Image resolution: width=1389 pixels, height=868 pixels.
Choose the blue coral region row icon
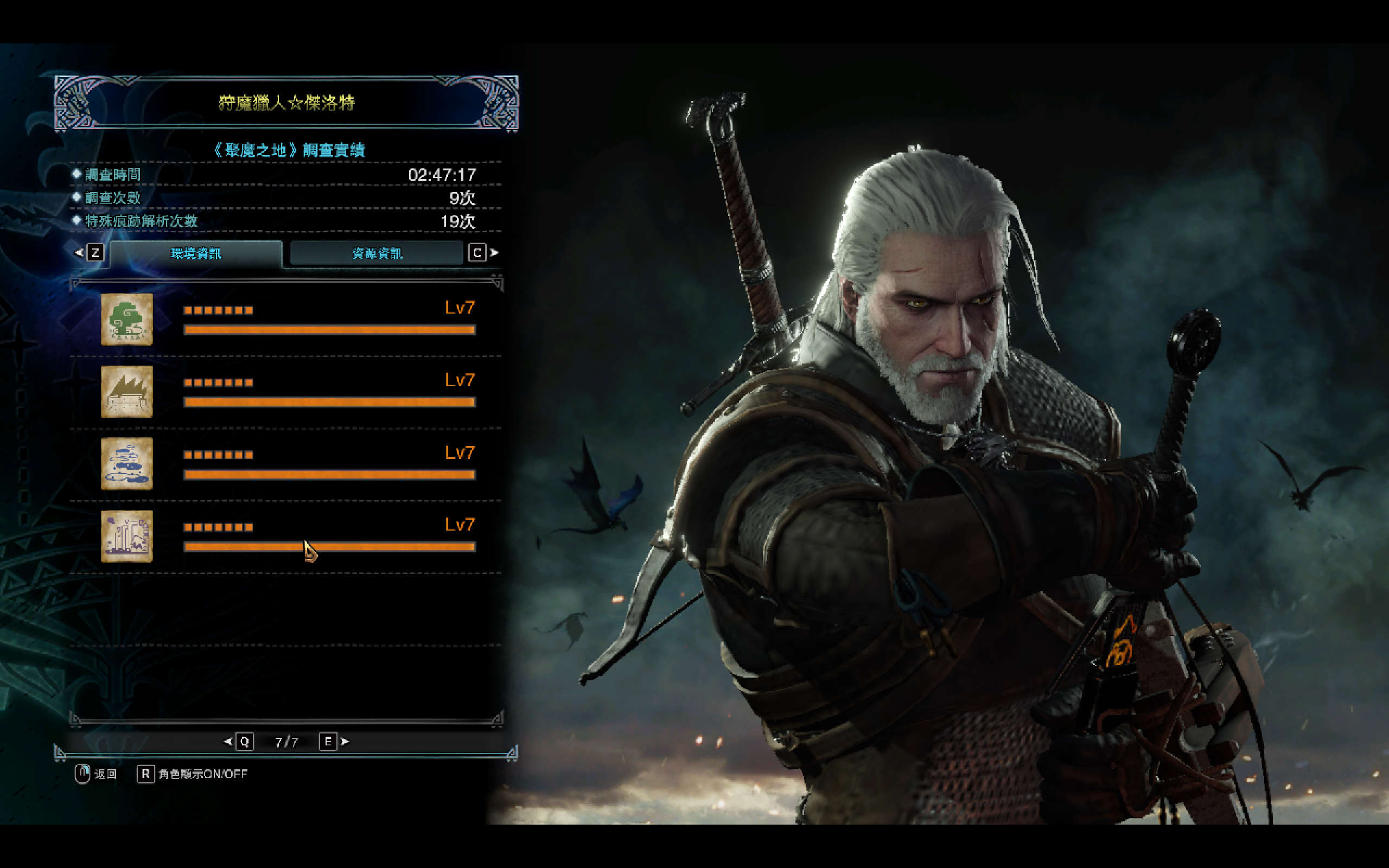pyautogui.click(x=127, y=464)
